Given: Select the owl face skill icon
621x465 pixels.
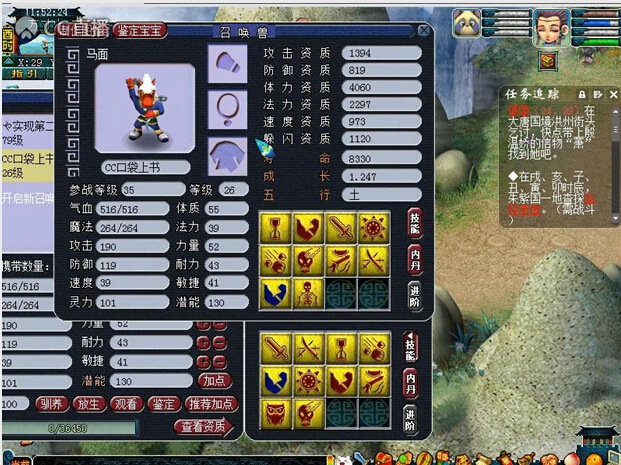Looking at the screenshot, I should pyautogui.click(x=275, y=412).
